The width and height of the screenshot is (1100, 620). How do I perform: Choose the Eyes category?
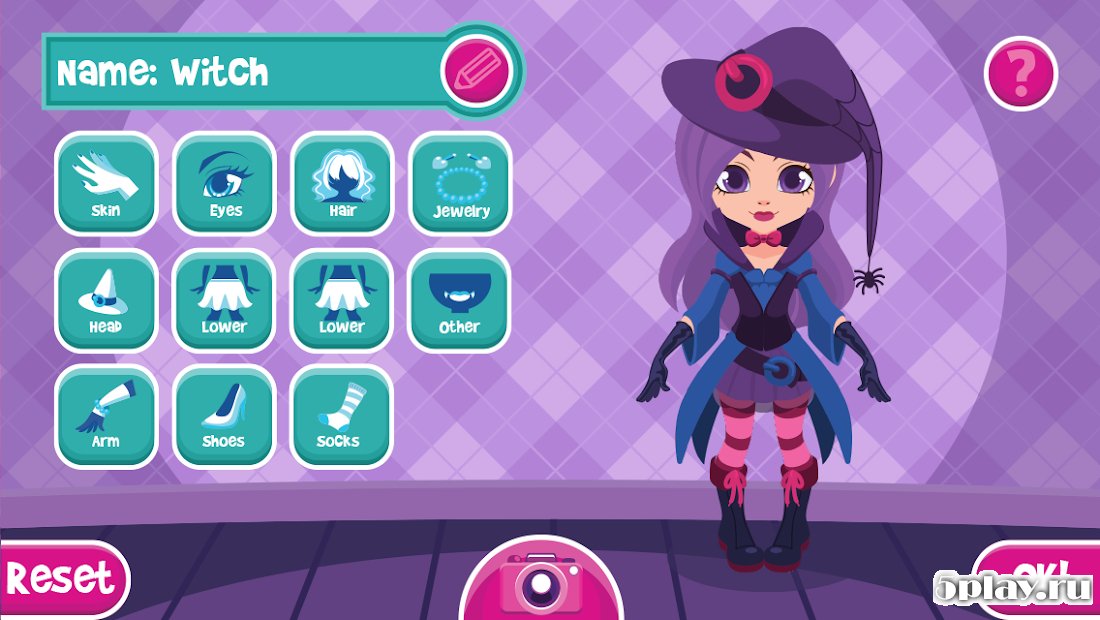225,183
